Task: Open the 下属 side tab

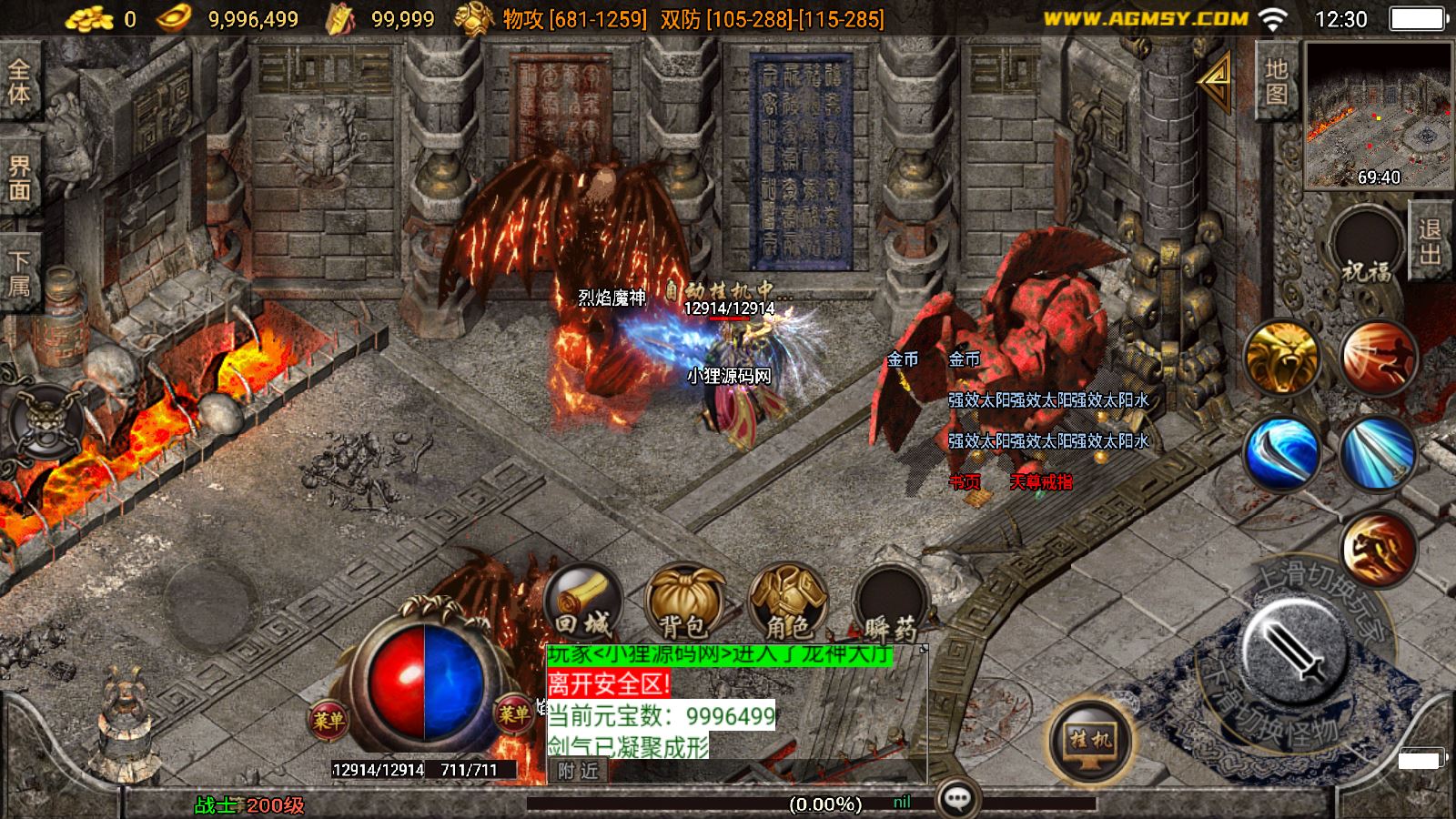Action: tap(19, 273)
